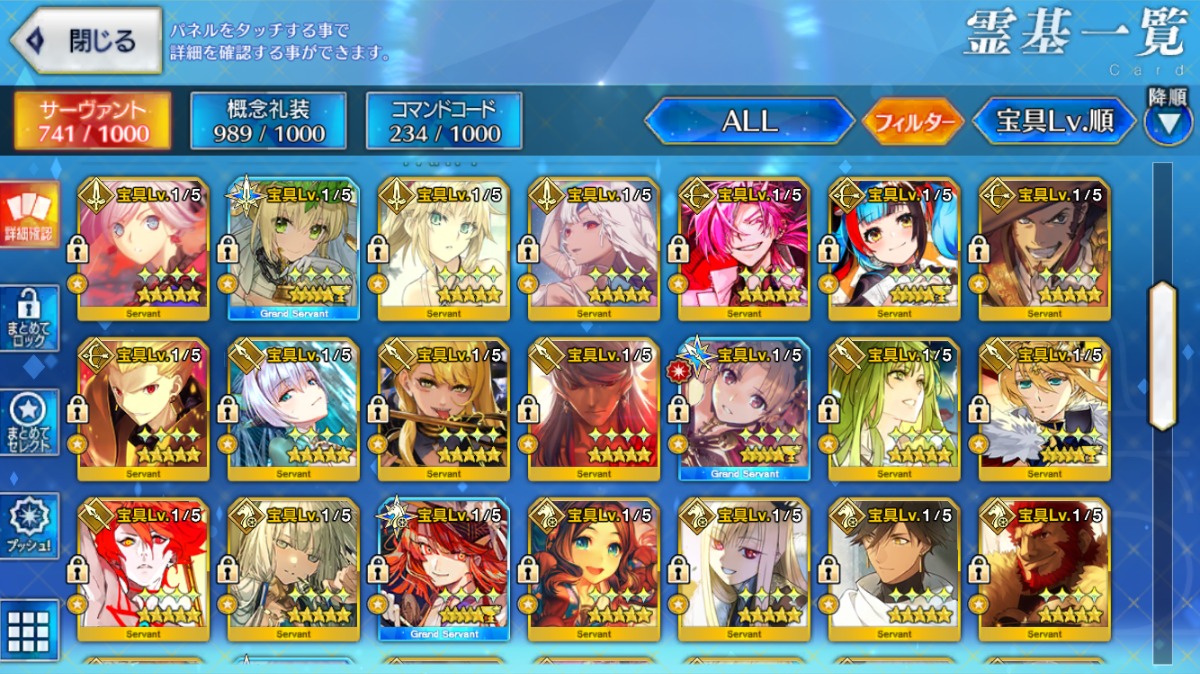Image resolution: width=1200 pixels, height=674 pixels.
Task: Tap the まとめてセレクト bulk select button
Action: [x=29, y=422]
